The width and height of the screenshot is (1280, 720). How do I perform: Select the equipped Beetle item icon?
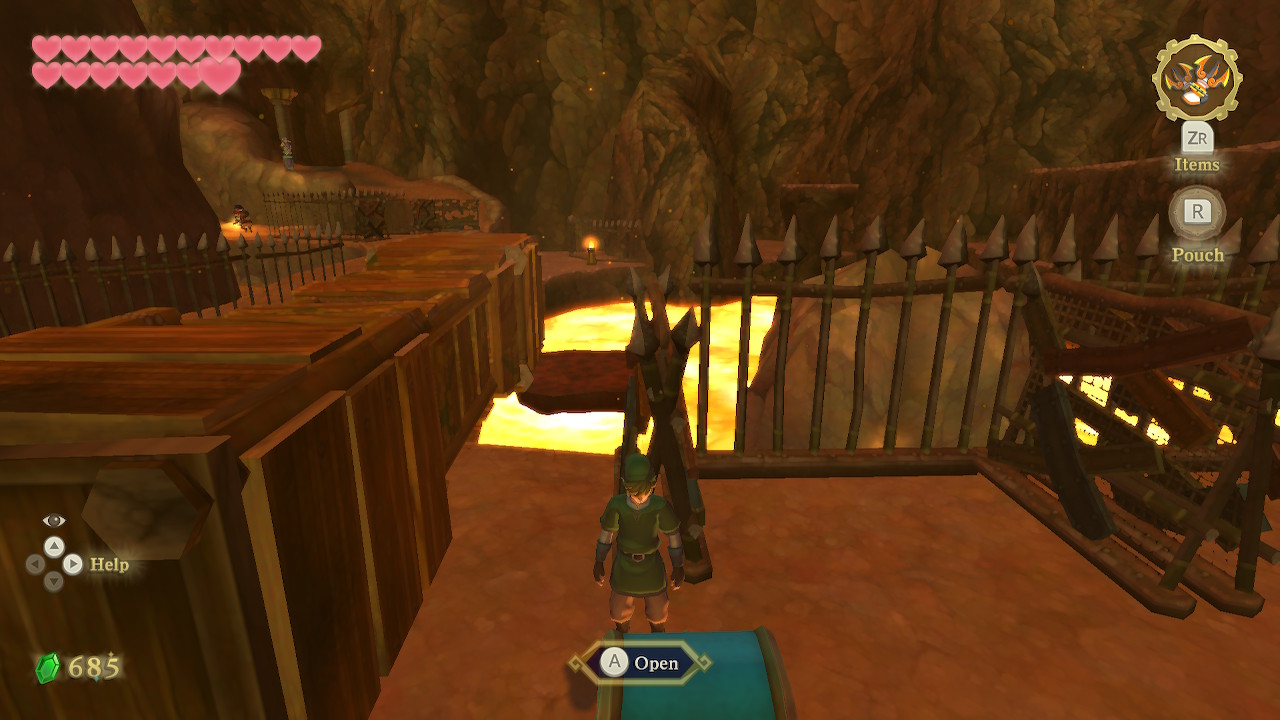point(1196,79)
